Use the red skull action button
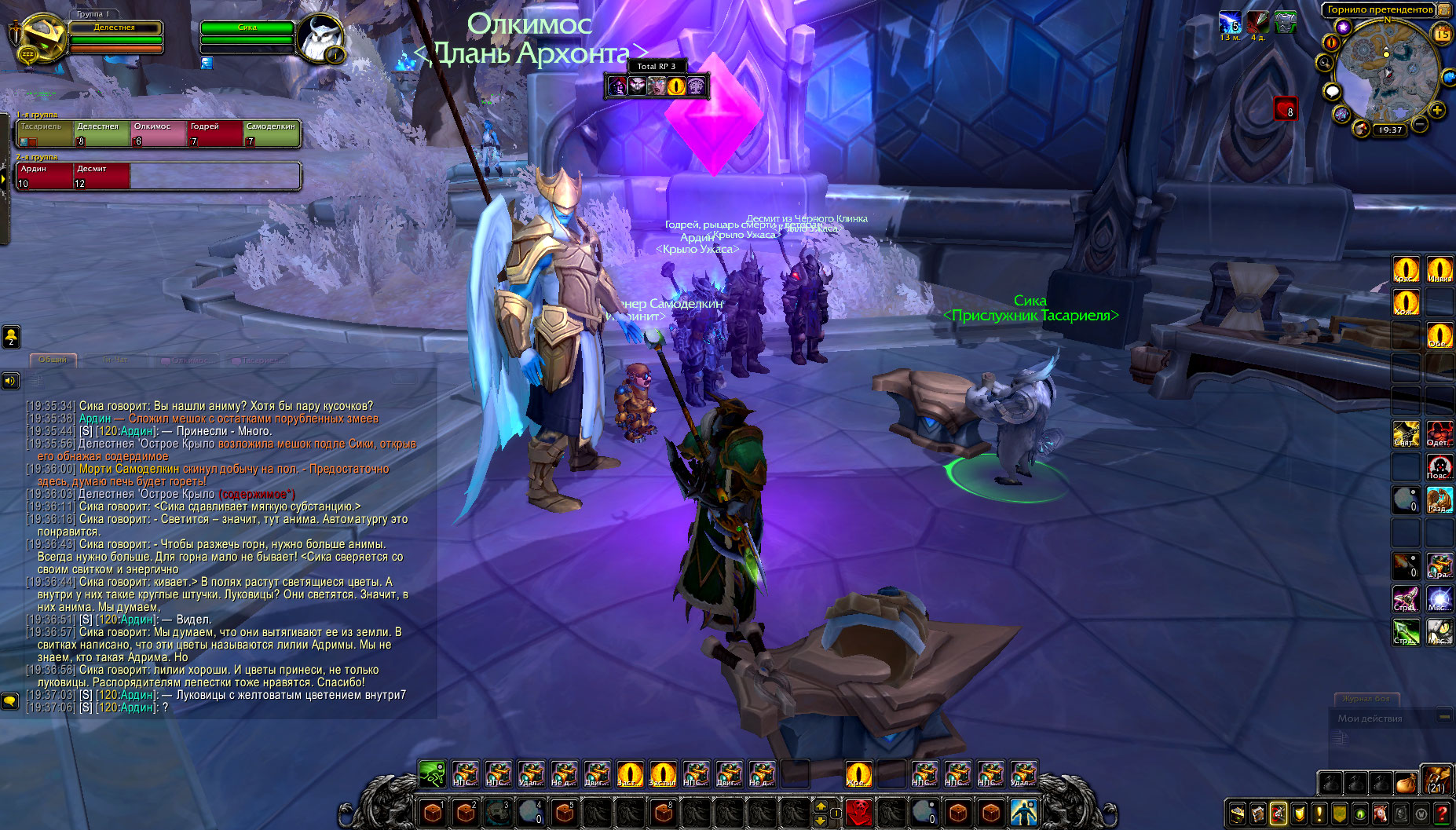 point(859,812)
